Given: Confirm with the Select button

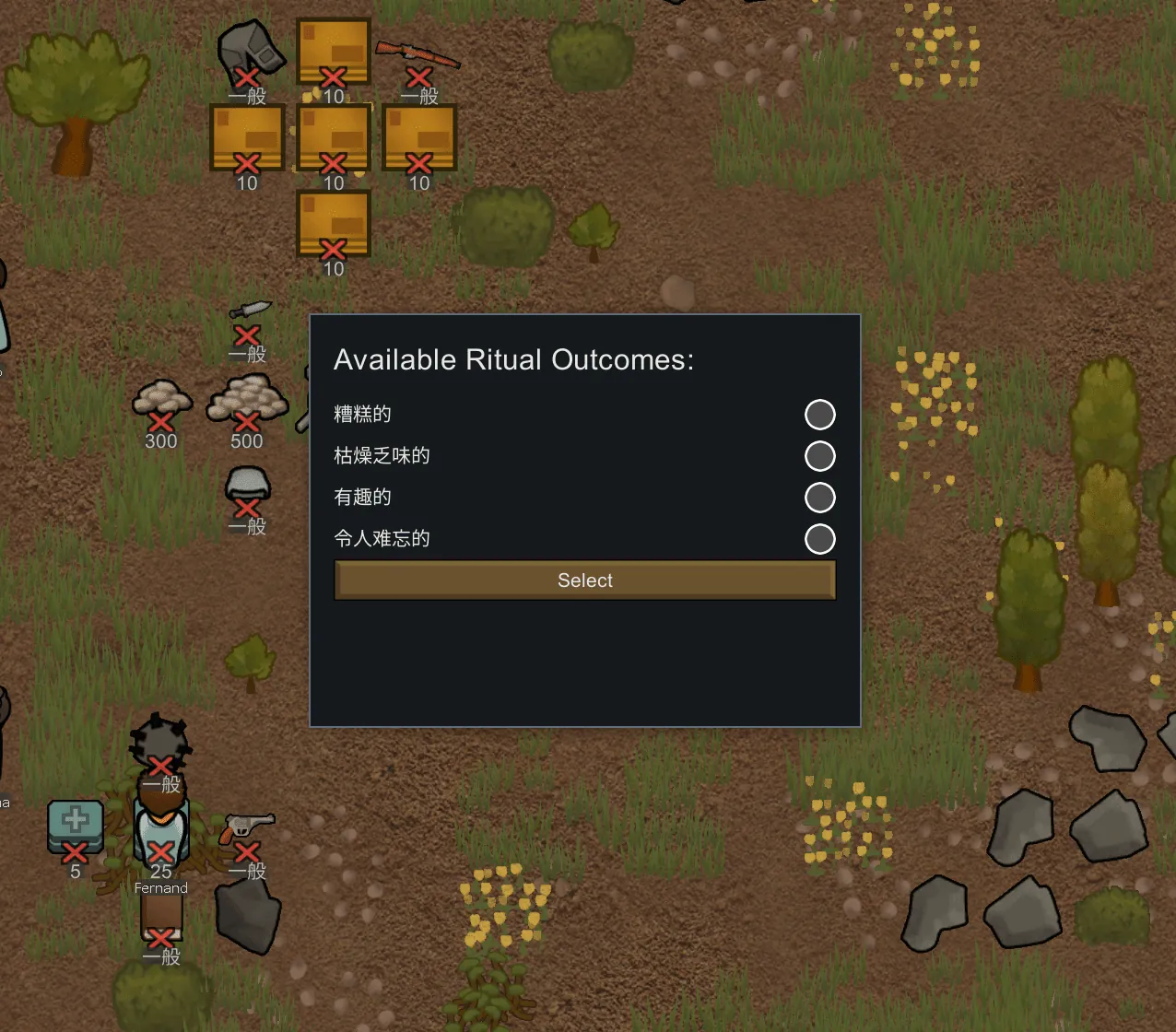Looking at the screenshot, I should (x=584, y=580).
